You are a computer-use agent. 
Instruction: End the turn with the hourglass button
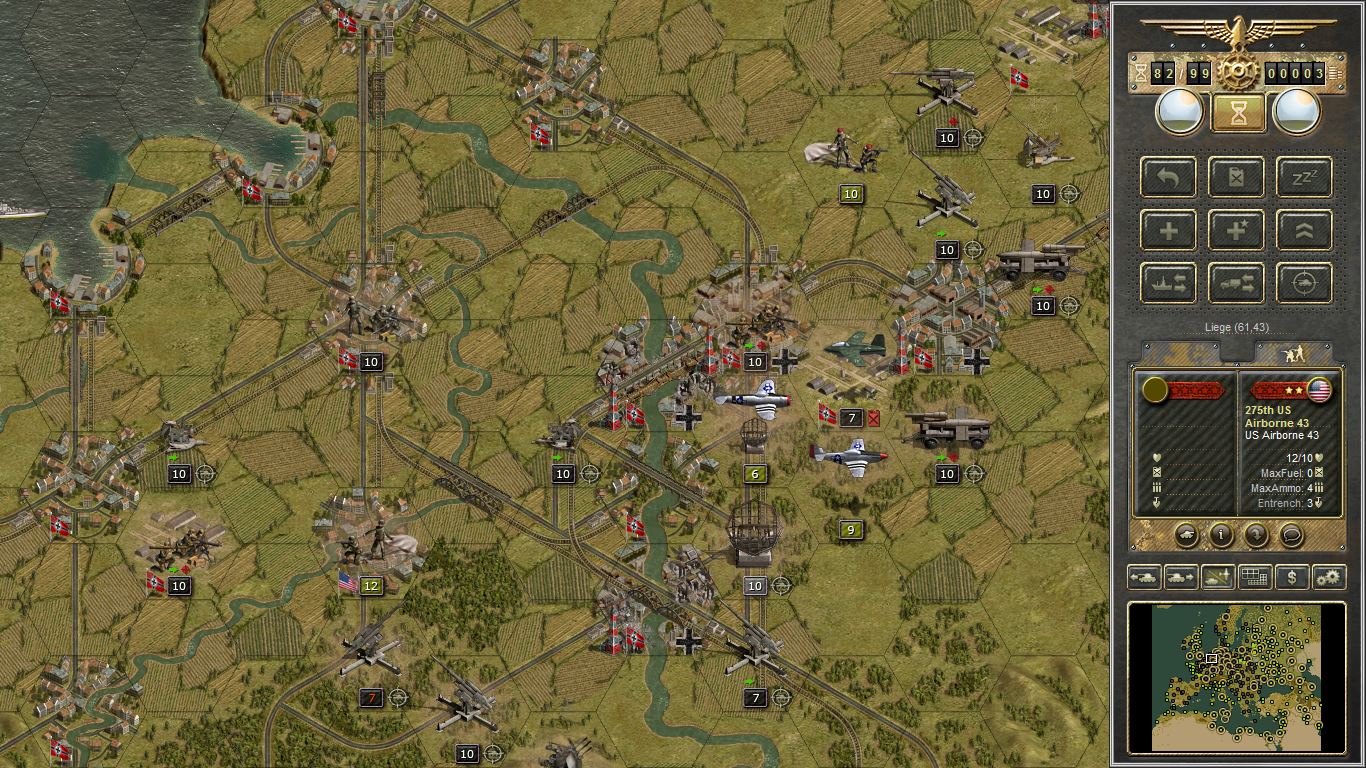[1237, 111]
